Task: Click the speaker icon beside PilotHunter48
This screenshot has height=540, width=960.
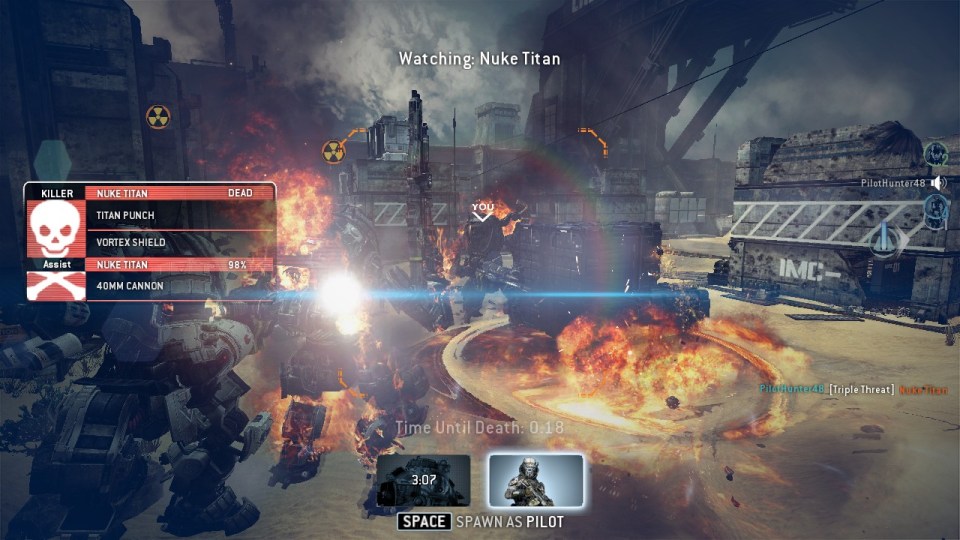Action: point(937,183)
